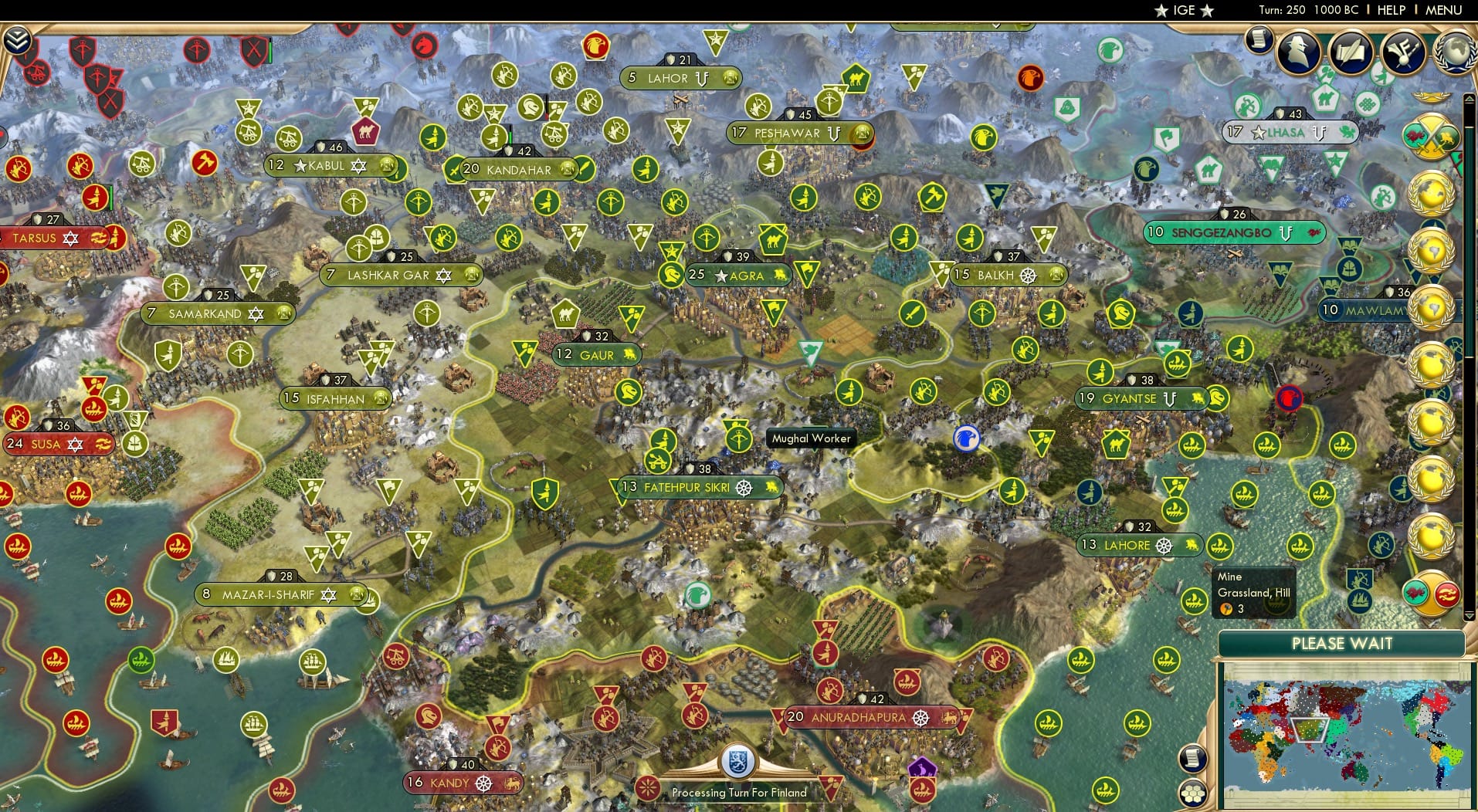
Task: Select the Agra city banner
Action: (740, 276)
